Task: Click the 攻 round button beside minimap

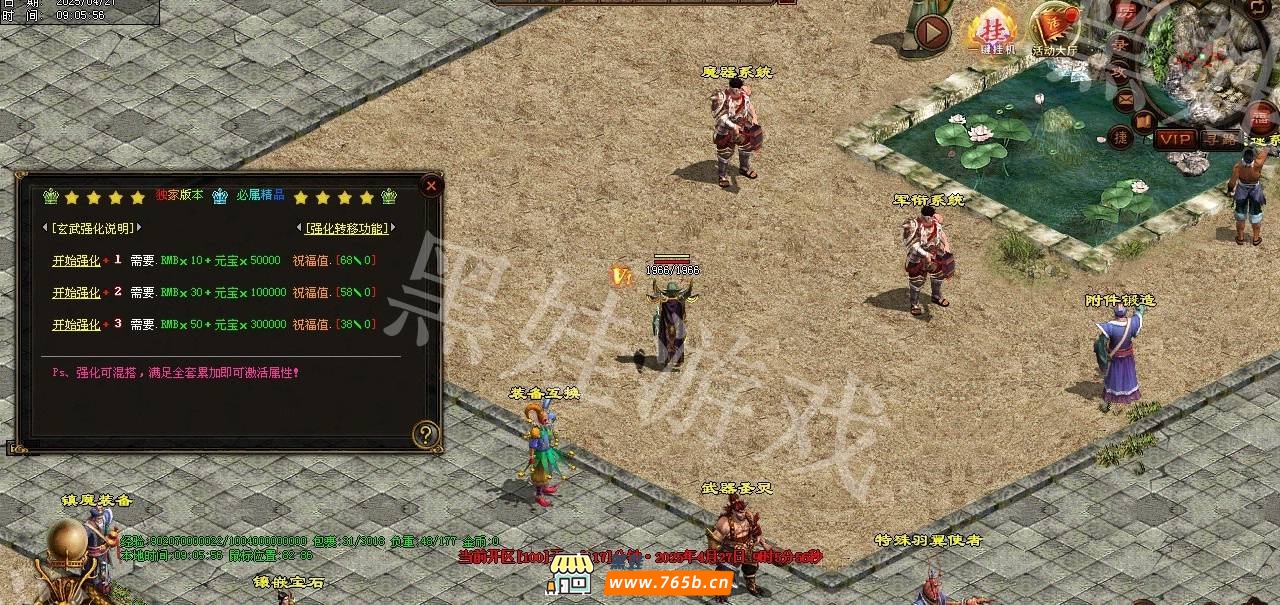Action: [1119, 71]
